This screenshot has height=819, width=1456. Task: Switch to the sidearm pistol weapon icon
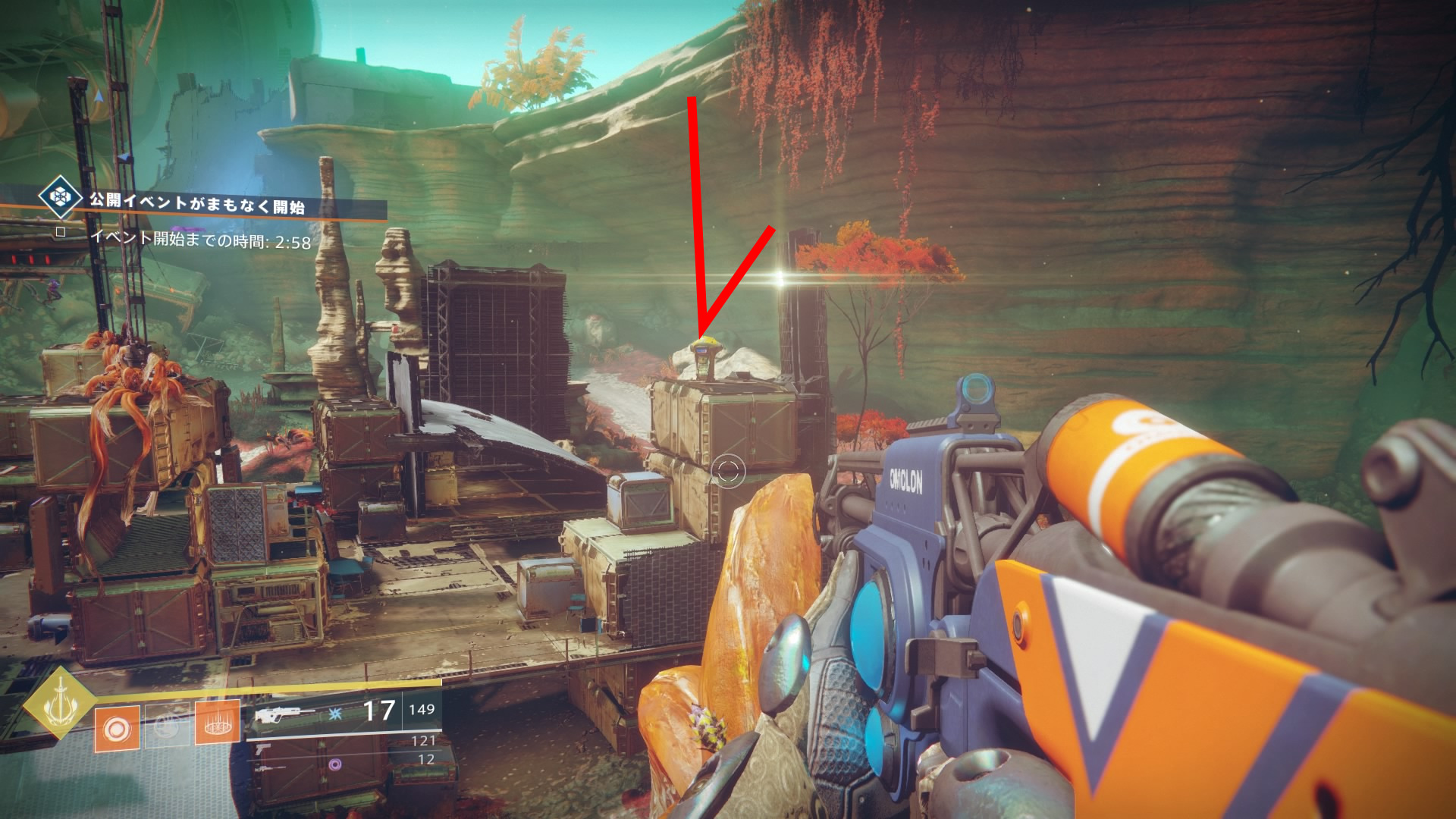click(262, 748)
